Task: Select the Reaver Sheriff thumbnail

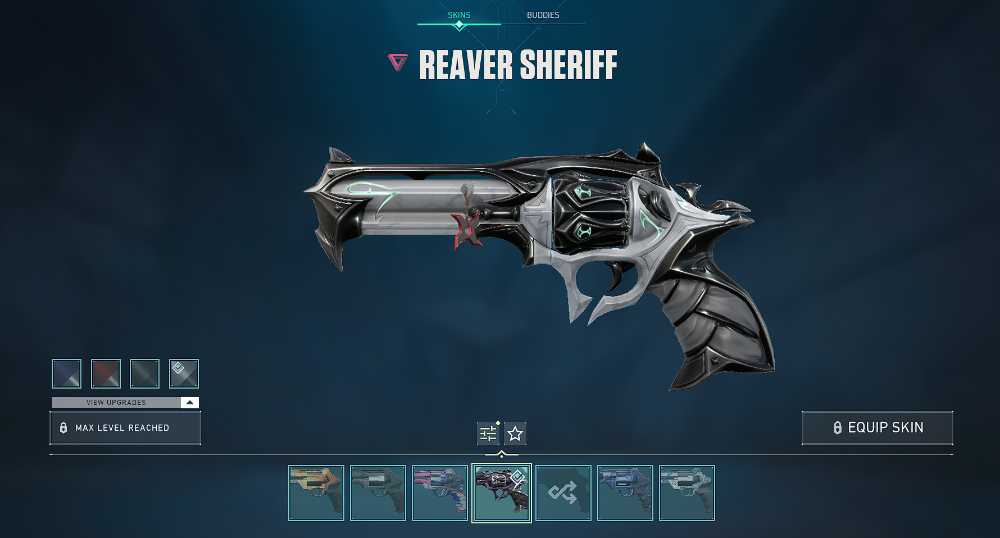Action: tap(502, 493)
